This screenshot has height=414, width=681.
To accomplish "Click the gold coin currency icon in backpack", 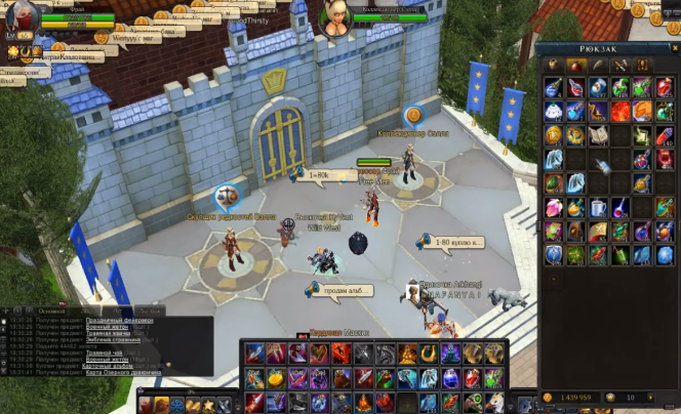I will tap(549, 397).
